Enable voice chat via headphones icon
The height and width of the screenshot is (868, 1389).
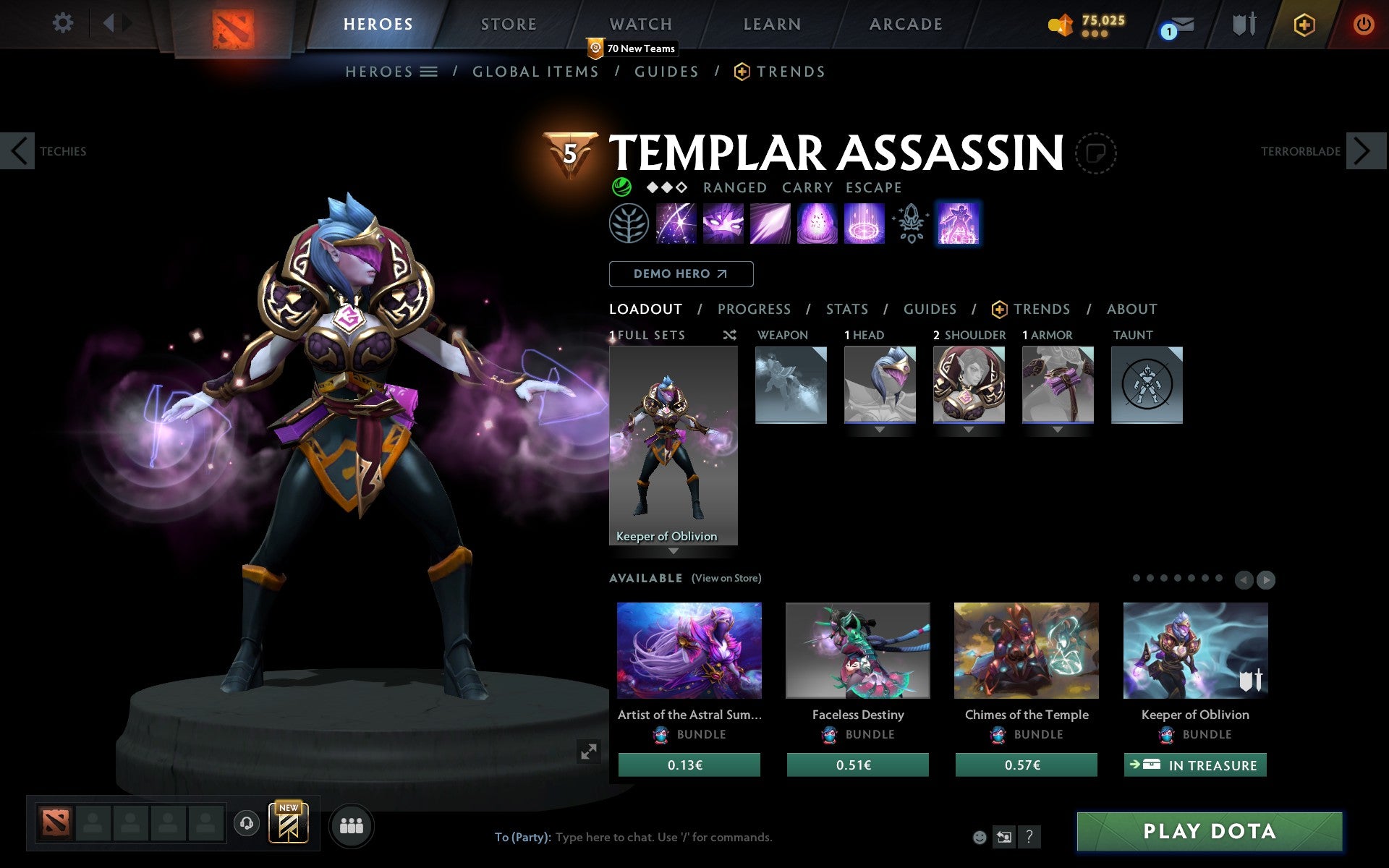pyautogui.click(x=247, y=822)
